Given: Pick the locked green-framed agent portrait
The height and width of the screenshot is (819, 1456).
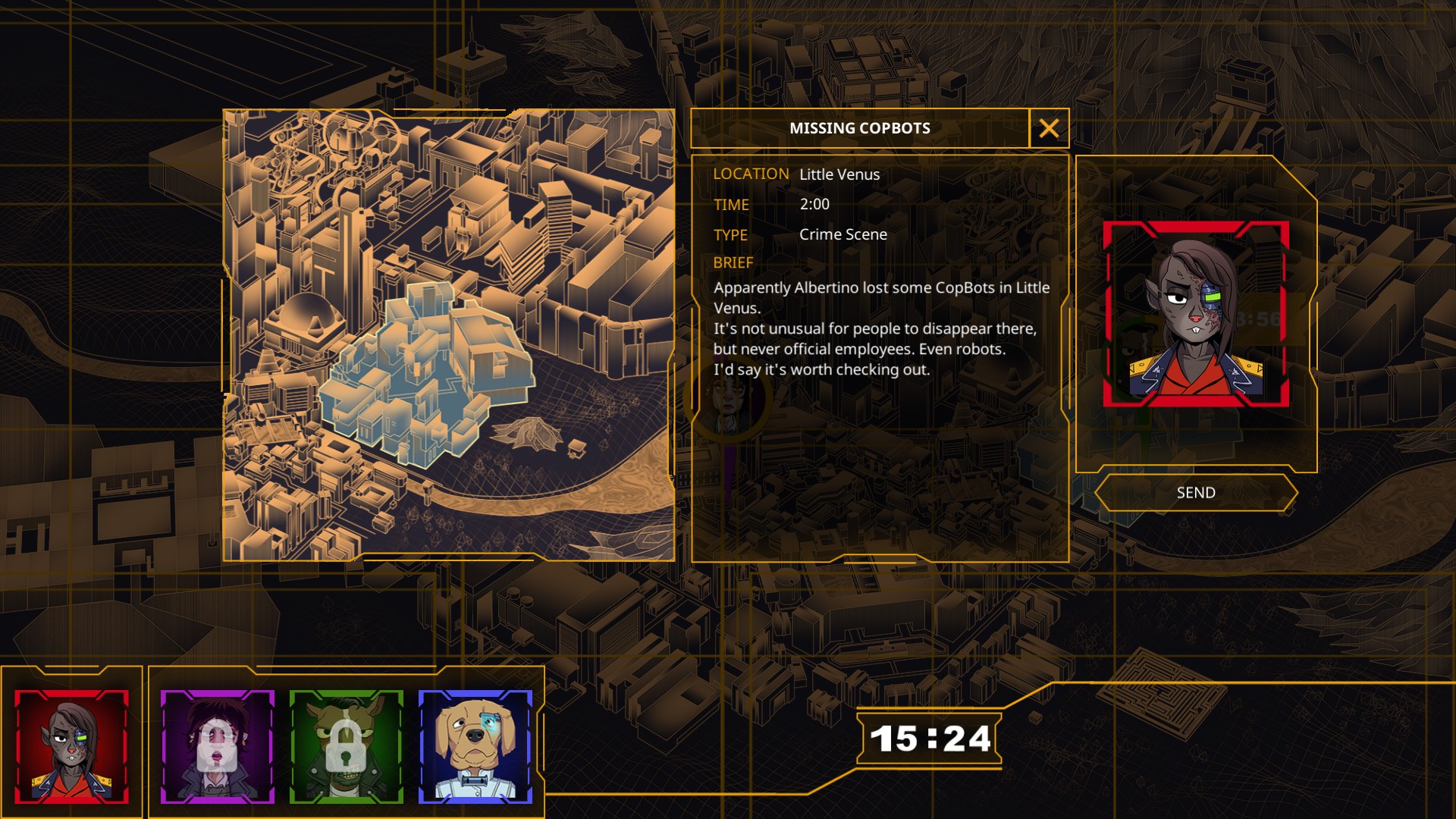Looking at the screenshot, I should pyautogui.click(x=347, y=747).
